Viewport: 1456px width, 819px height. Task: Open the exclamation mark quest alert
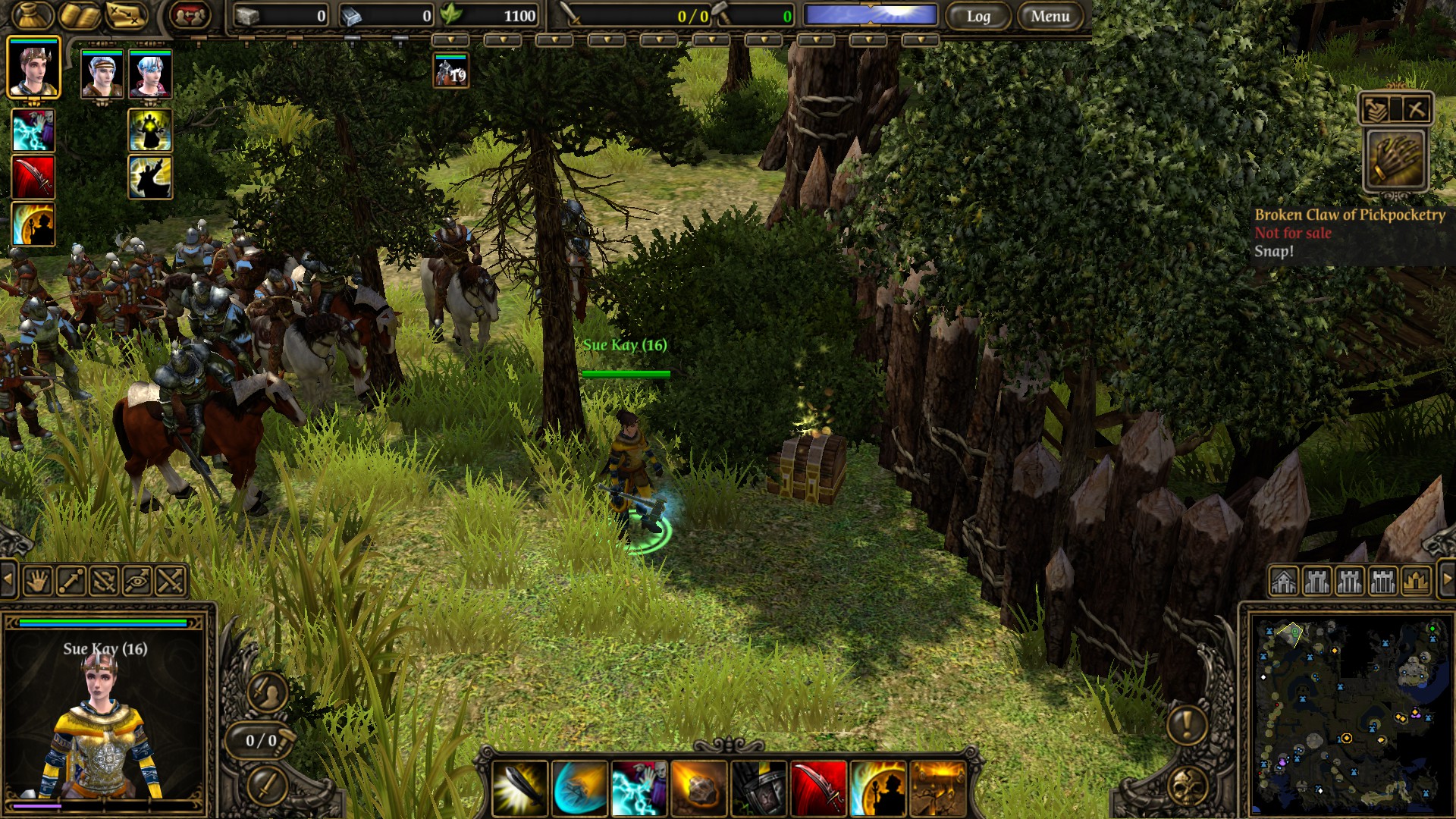pos(1187,724)
